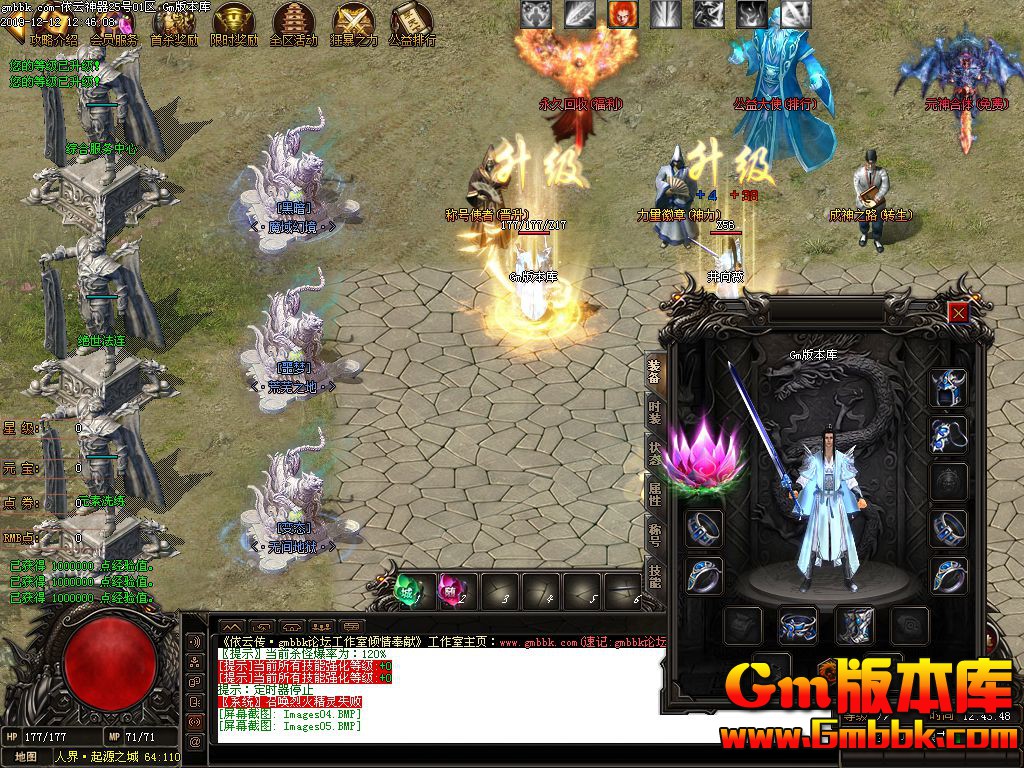Open the 地图 map button
1024x768 pixels.
(26, 756)
